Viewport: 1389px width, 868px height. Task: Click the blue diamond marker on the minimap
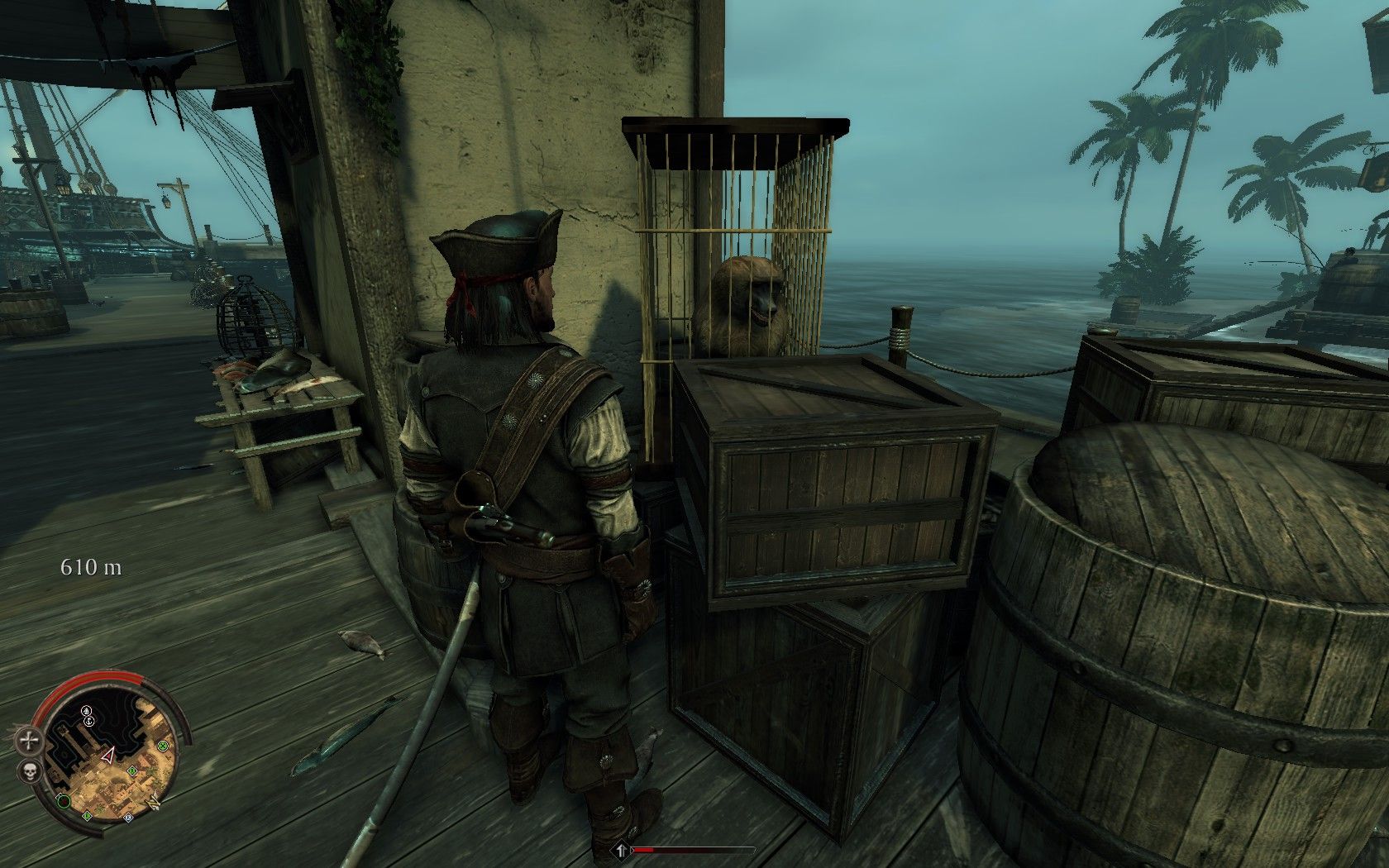[x=128, y=818]
